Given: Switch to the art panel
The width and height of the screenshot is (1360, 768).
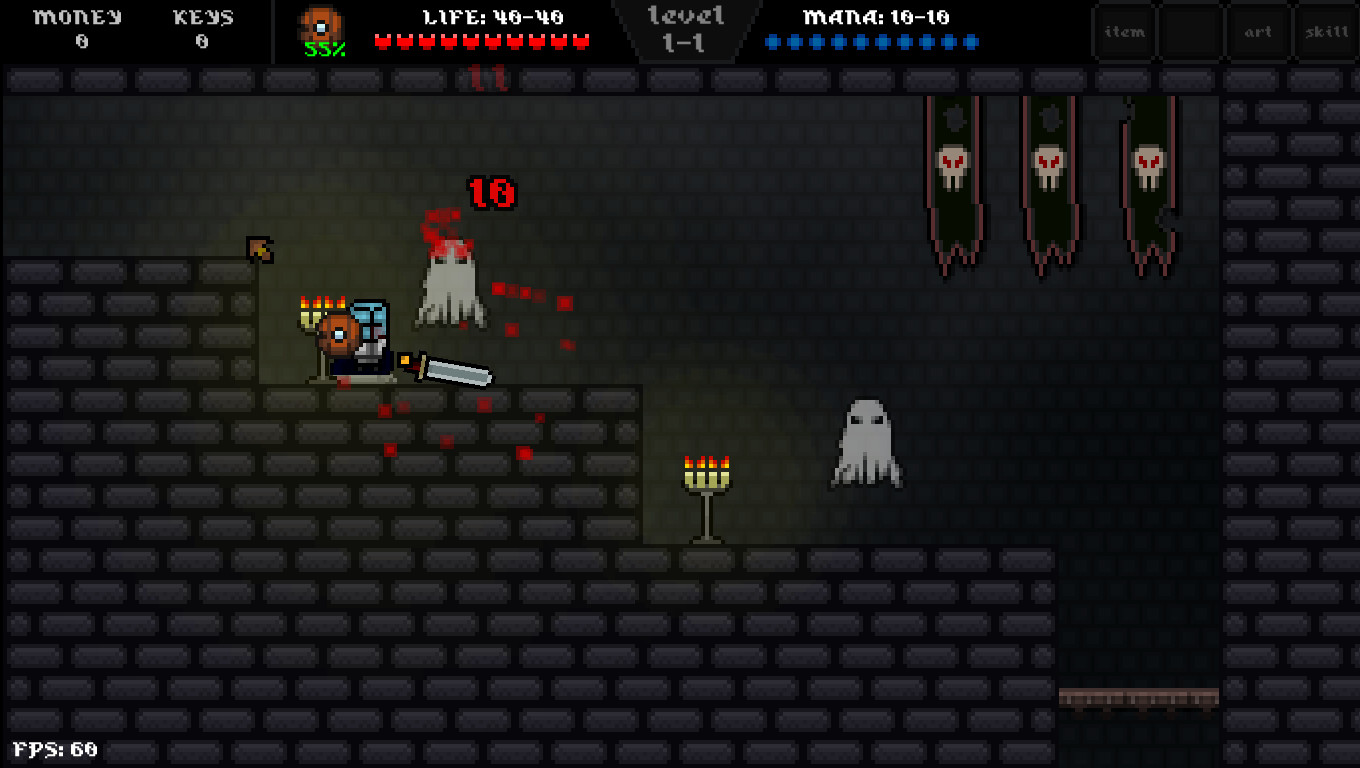Looking at the screenshot, I should point(1257,31).
